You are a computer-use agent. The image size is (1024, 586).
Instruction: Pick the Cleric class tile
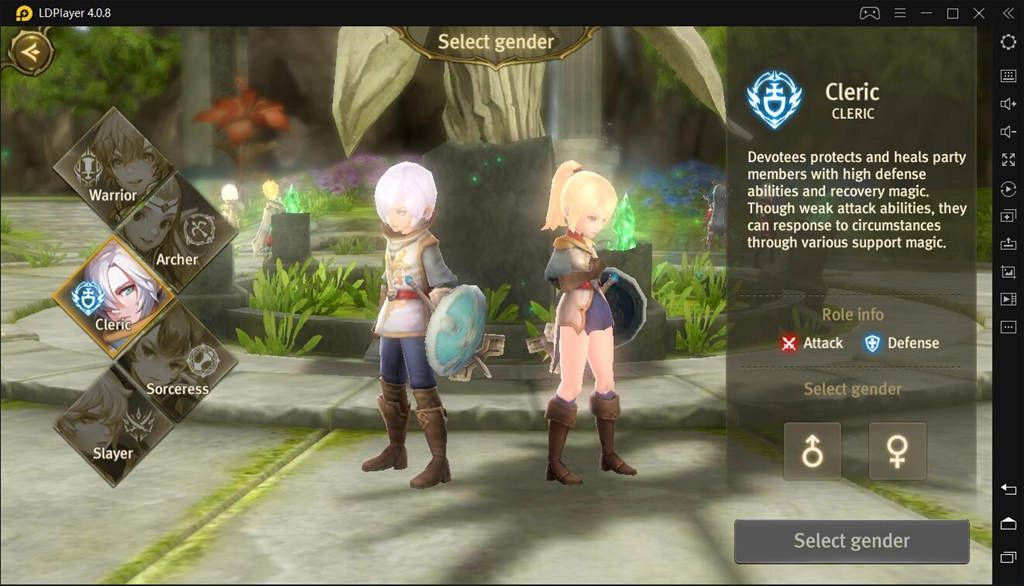coord(114,297)
